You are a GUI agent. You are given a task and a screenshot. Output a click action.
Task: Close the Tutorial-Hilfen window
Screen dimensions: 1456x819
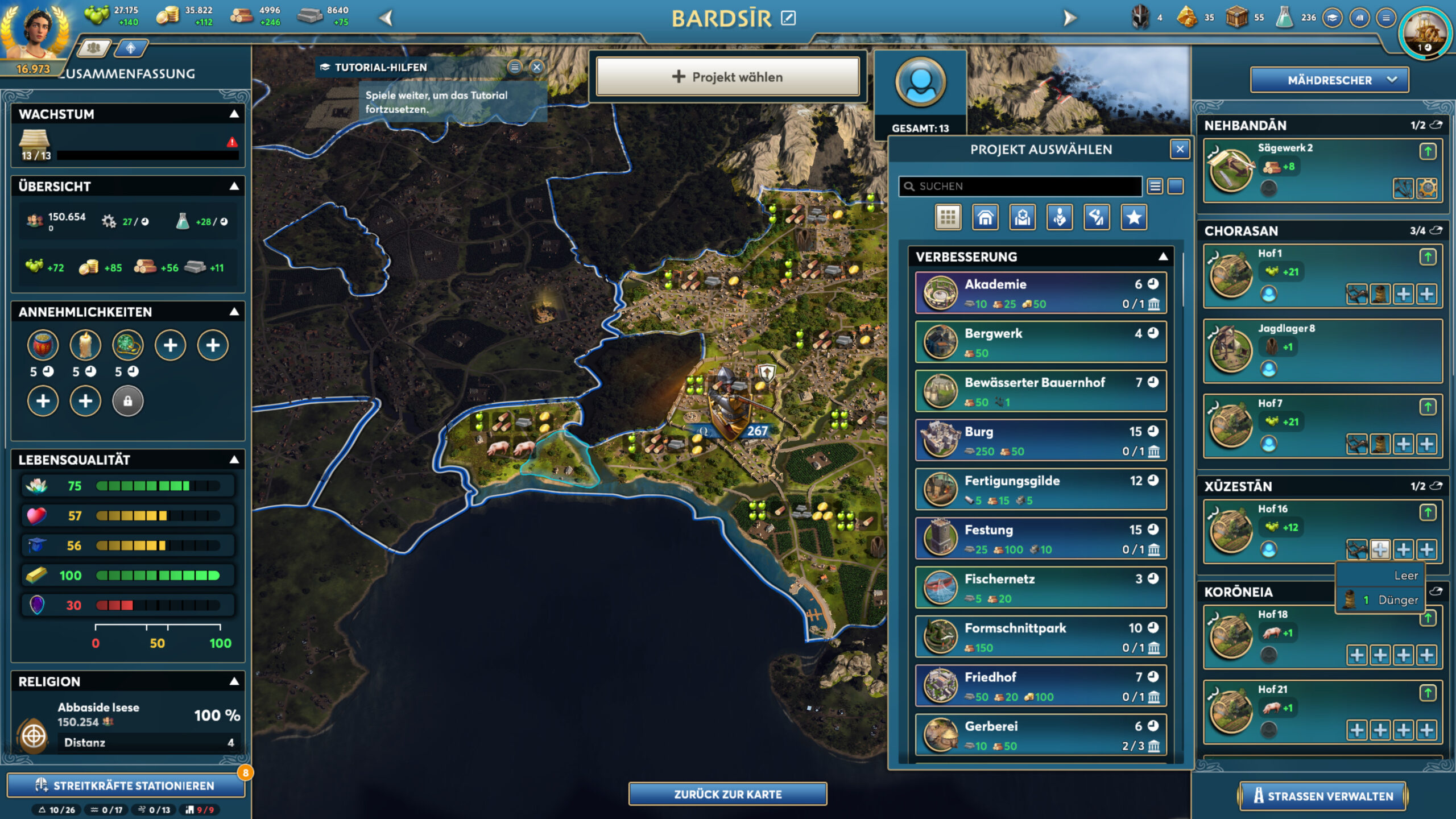coord(536,67)
